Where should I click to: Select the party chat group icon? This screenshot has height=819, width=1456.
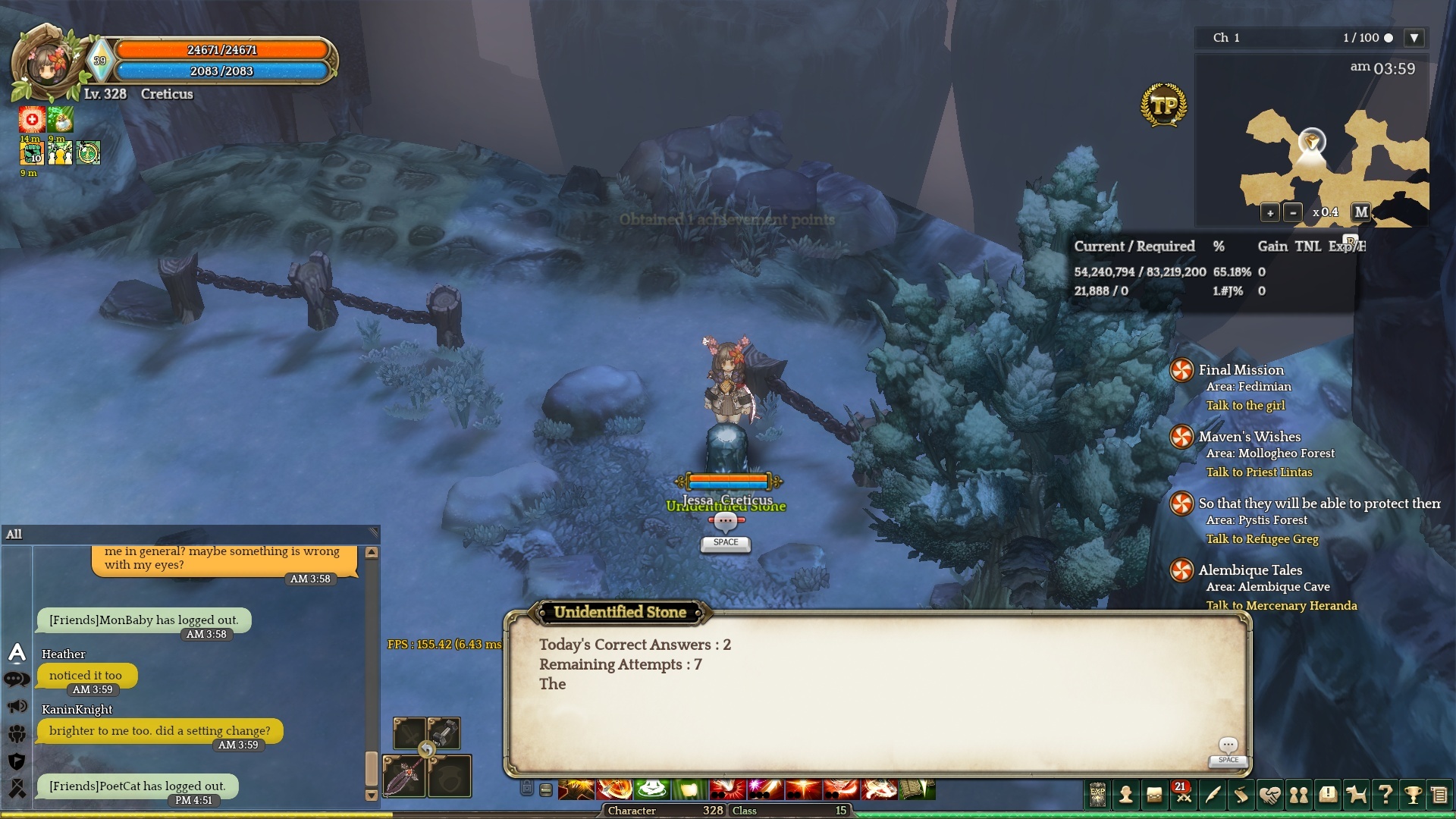tap(17, 734)
